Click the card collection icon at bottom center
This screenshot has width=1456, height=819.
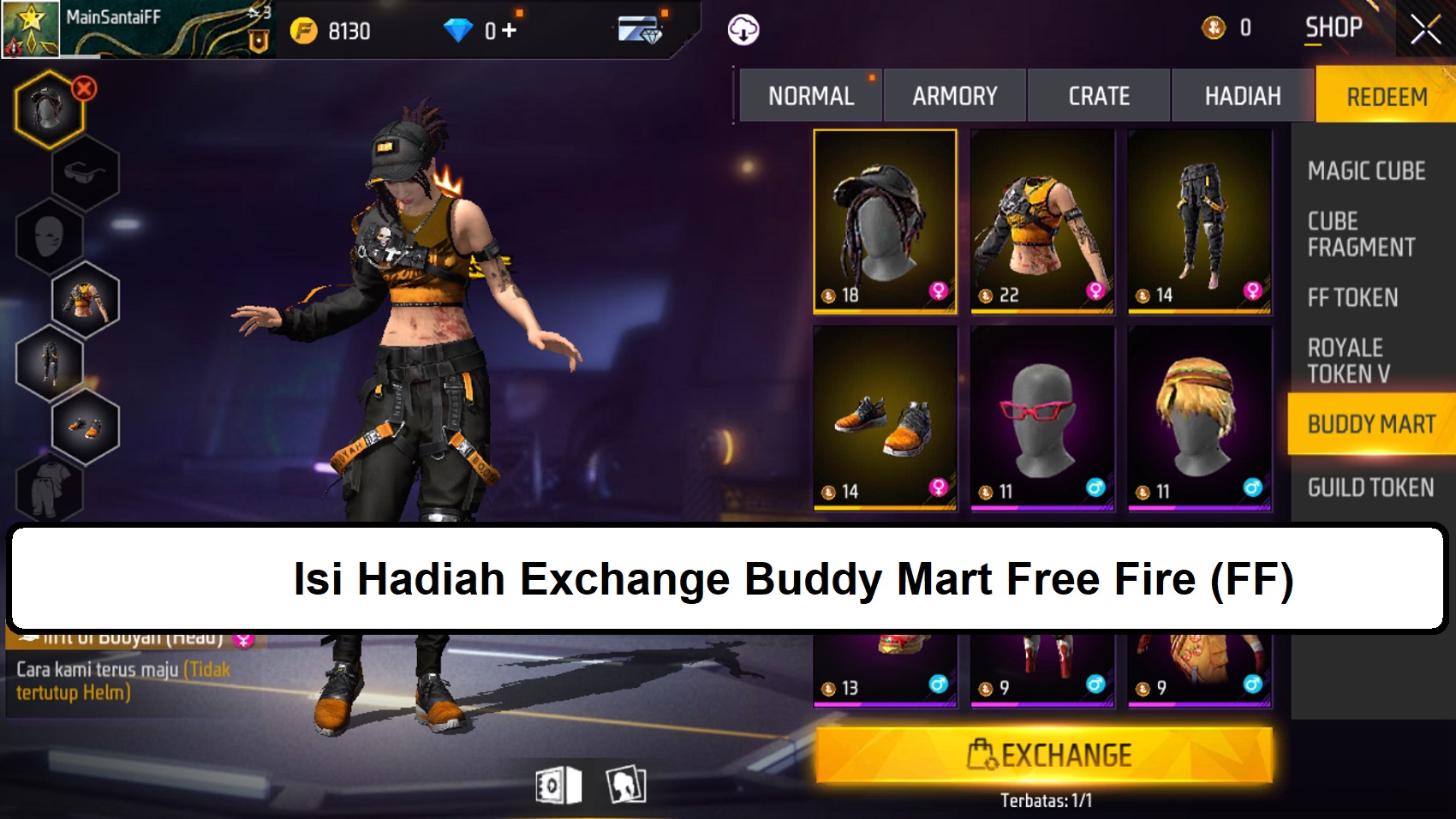(x=624, y=785)
